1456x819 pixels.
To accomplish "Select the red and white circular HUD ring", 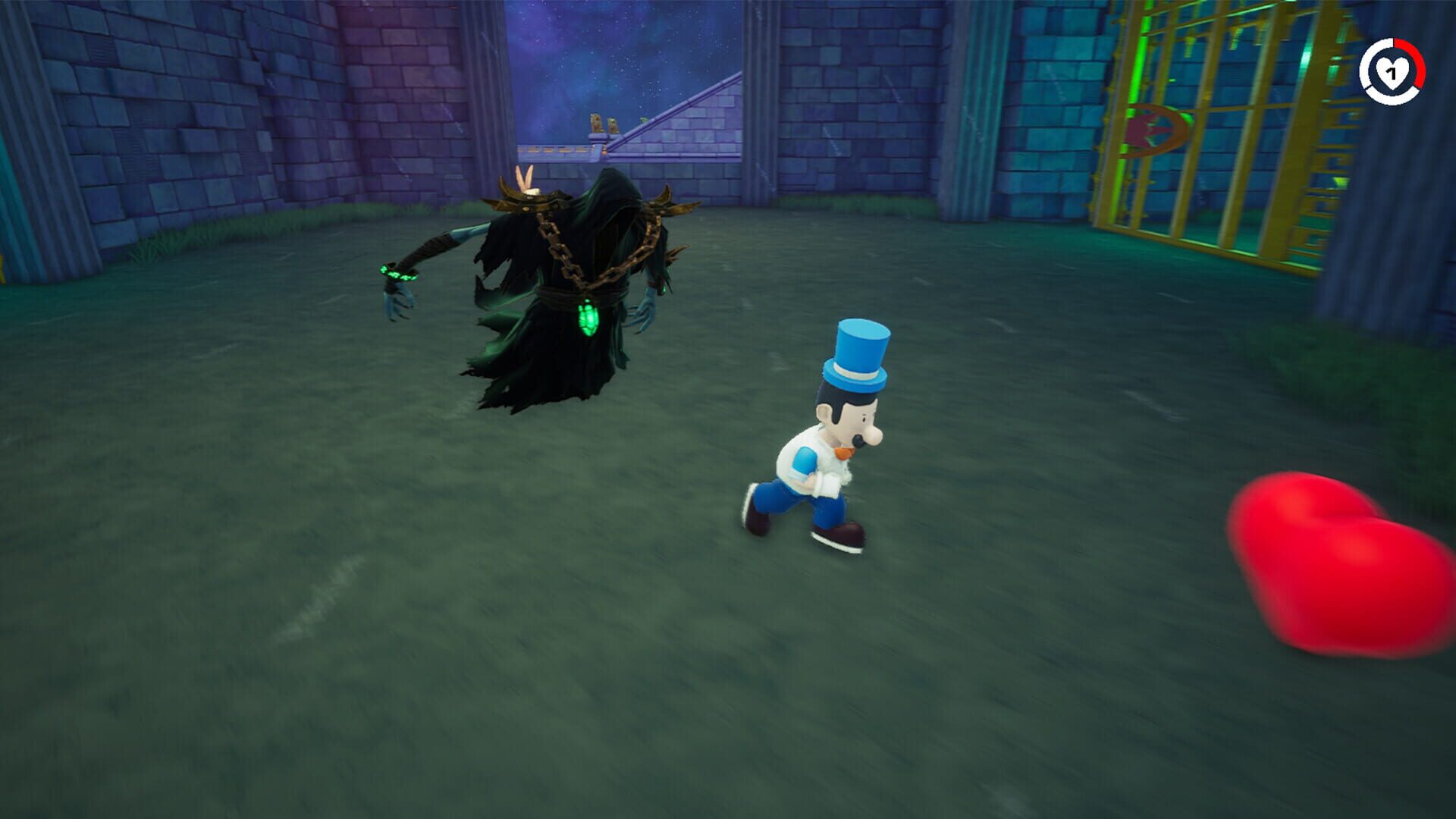I will click(1394, 72).
